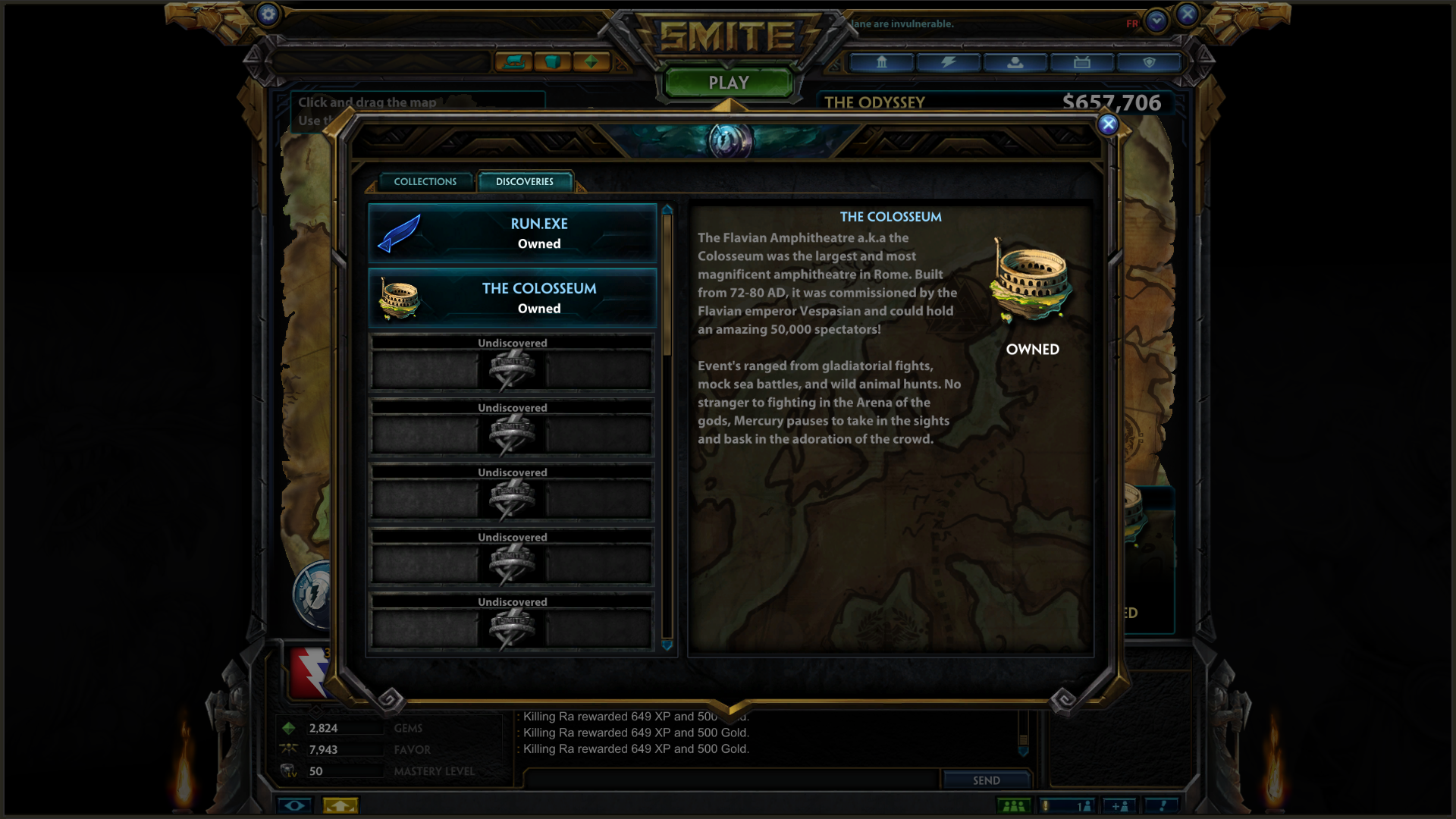Viewport: 1456px width, 819px height.
Task: Toggle the eye spectator icon at bottom left
Action: 296,805
